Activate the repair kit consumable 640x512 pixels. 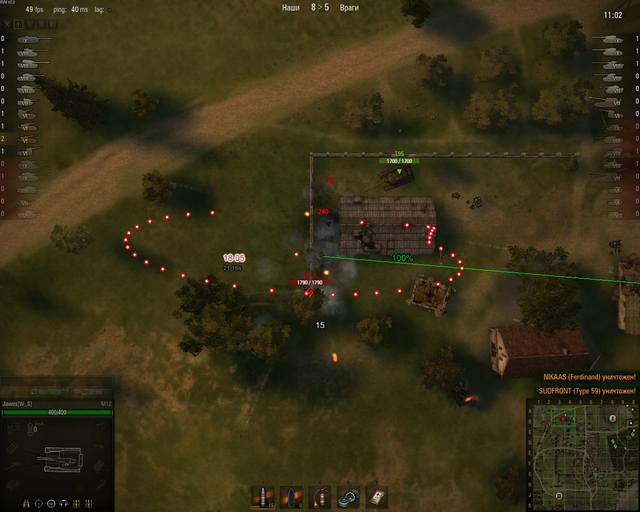coord(348,496)
